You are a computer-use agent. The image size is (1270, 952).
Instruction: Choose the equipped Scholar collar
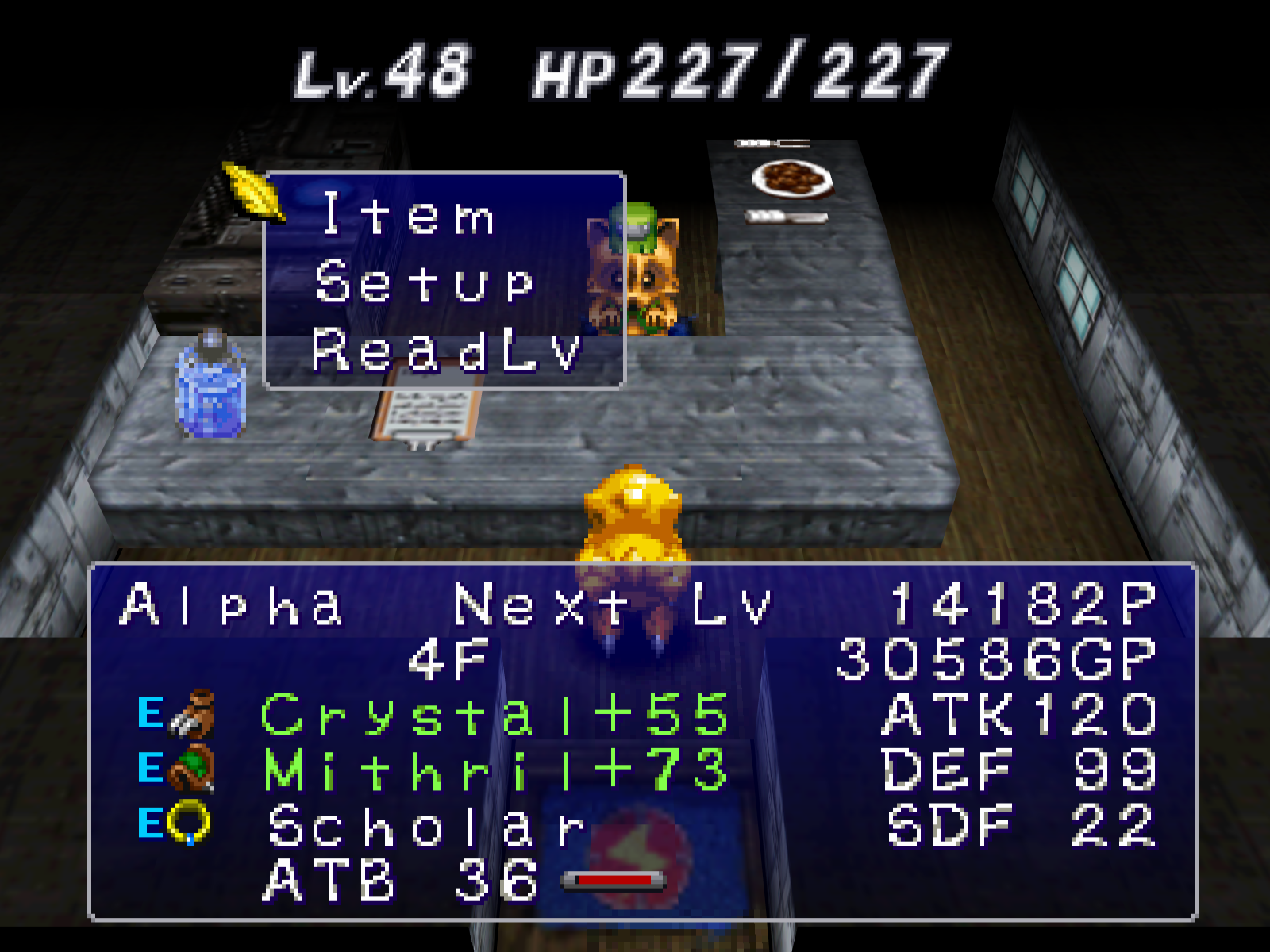coord(426,825)
